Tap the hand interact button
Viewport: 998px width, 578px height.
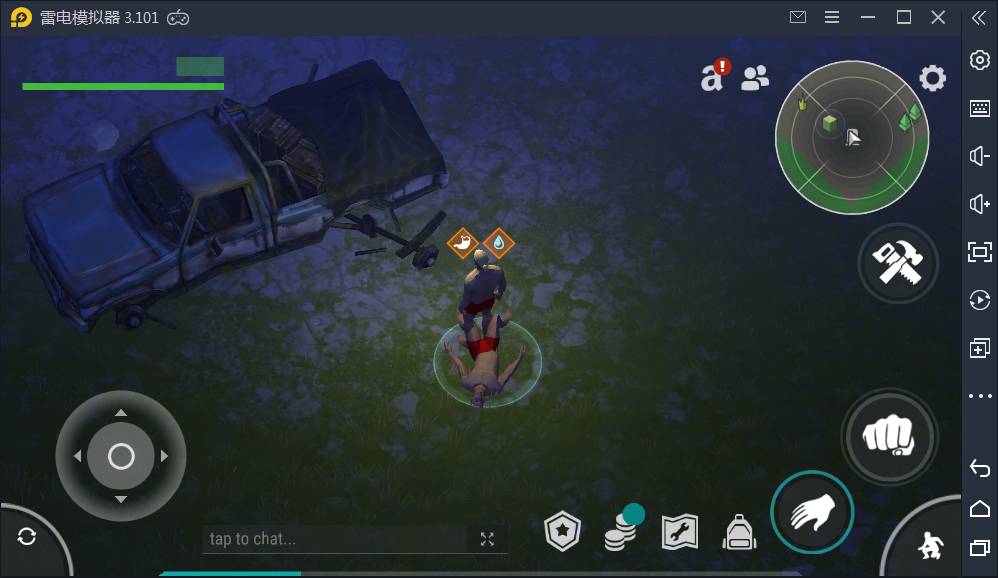[x=811, y=512]
